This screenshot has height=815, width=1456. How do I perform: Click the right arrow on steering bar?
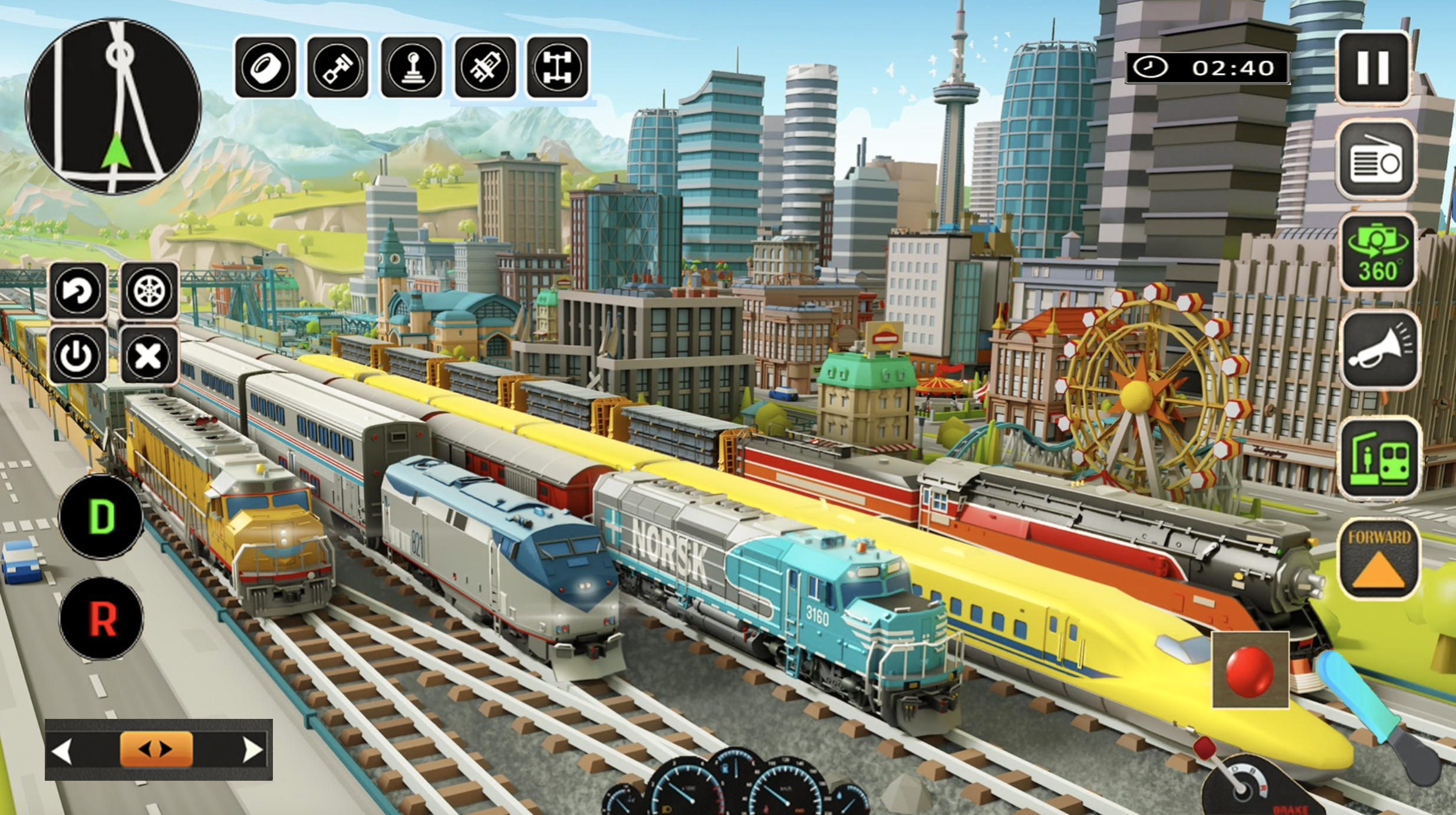pos(253,750)
